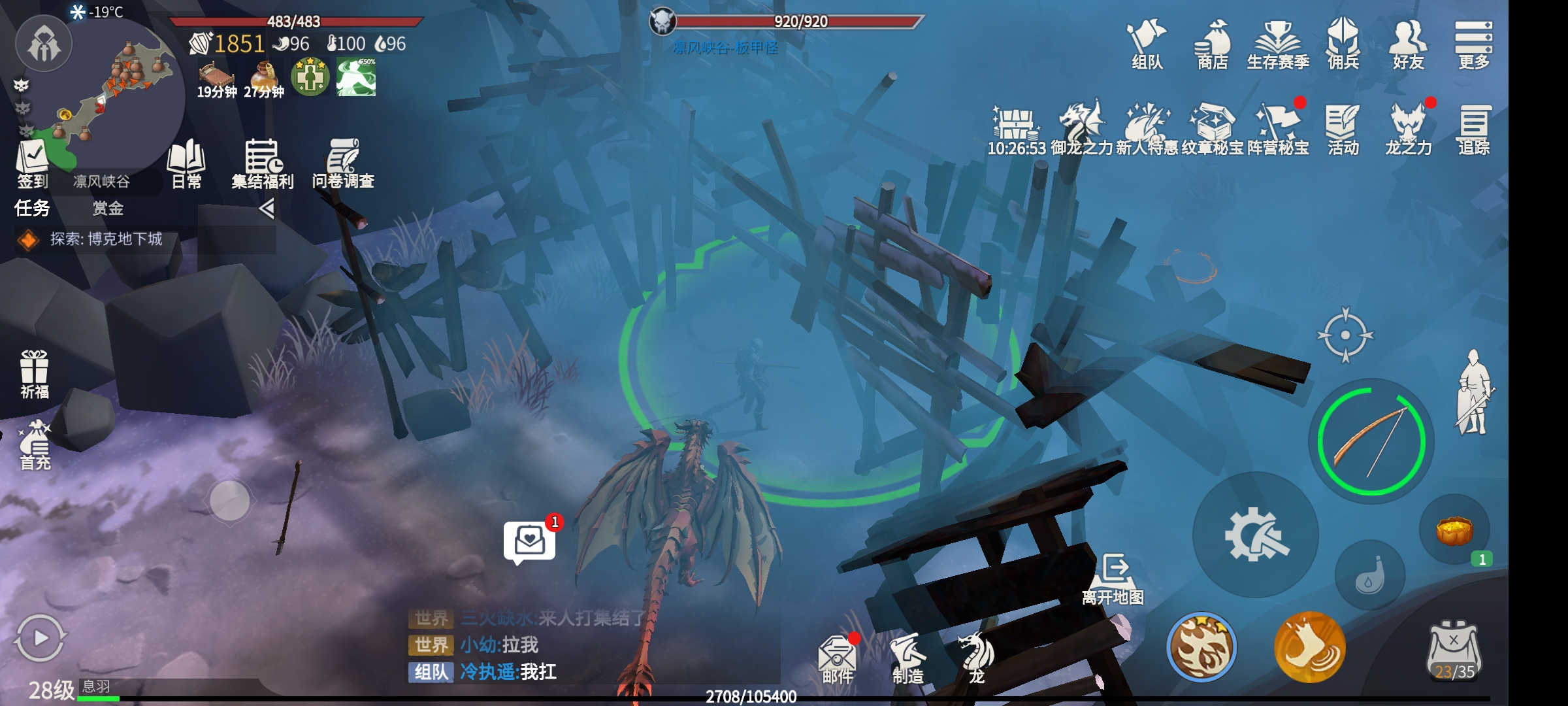The height and width of the screenshot is (706, 1568).
Task: Open the 佣兵 mercenary menu
Action: [x=1343, y=43]
